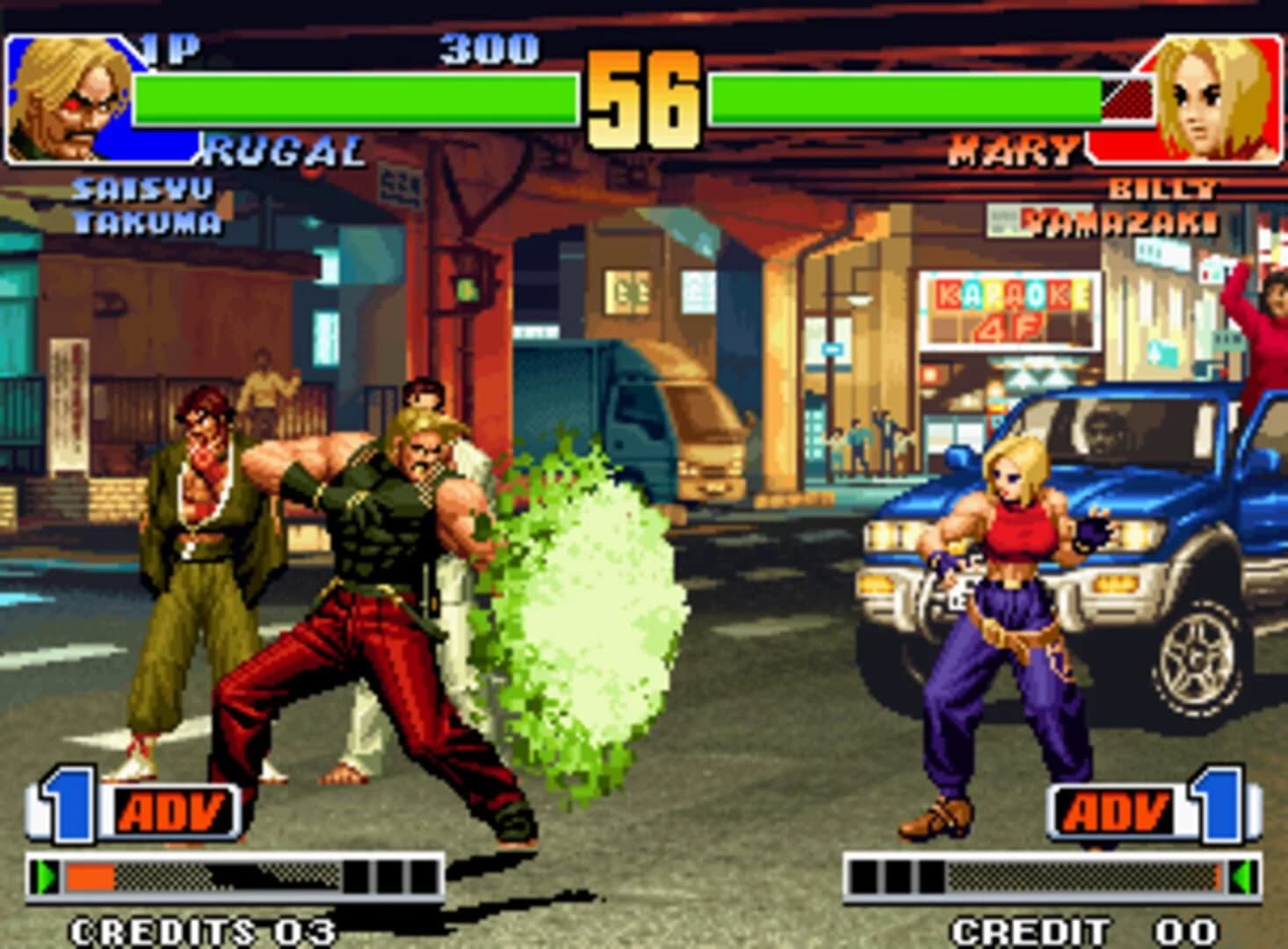The width and height of the screenshot is (1288, 949).
Task: Expand the SAISYU teammate name entry
Action: point(139,187)
